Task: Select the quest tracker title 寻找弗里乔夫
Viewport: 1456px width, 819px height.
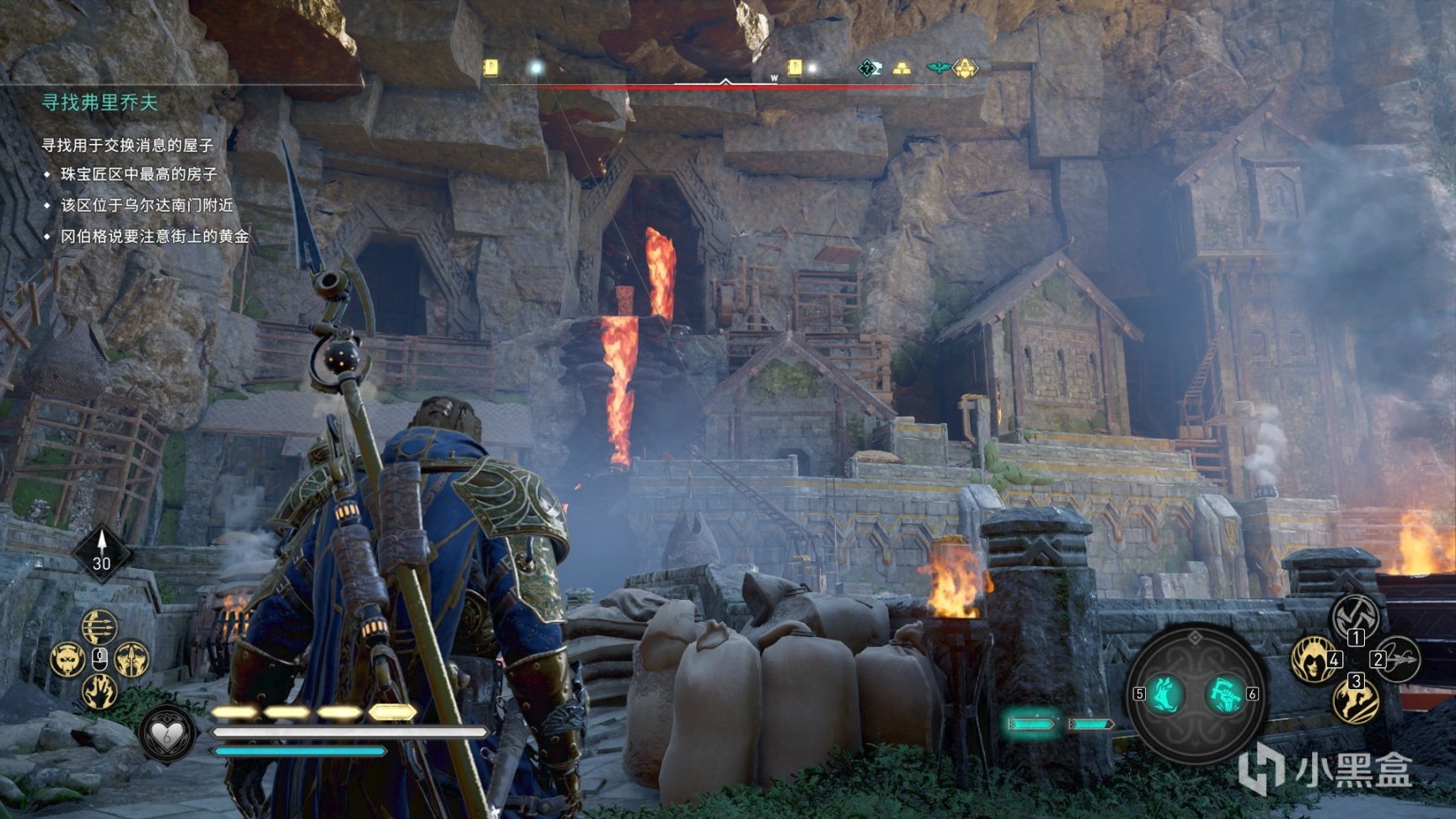Action: tap(100, 103)
